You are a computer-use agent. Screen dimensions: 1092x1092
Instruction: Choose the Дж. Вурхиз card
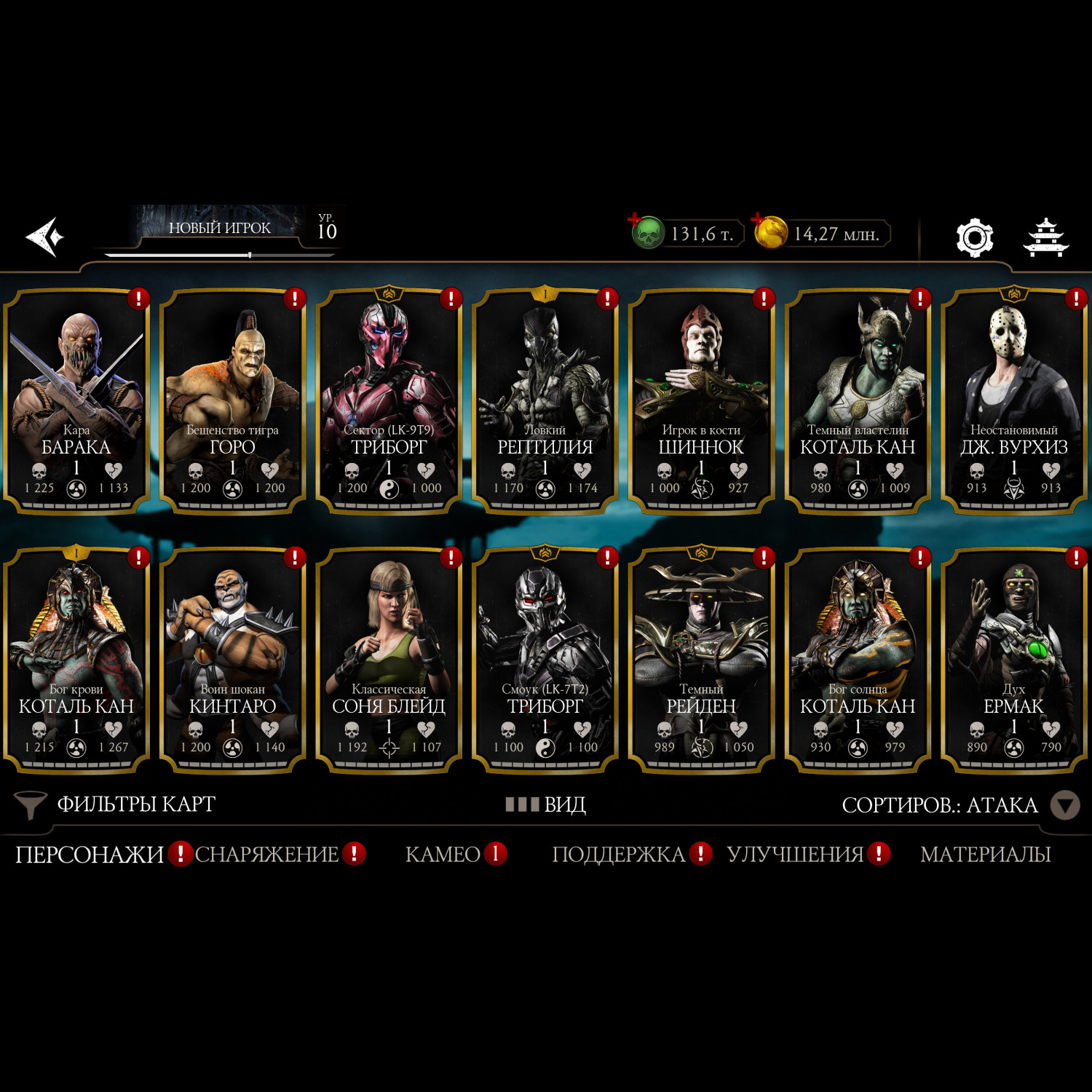[x=1013, y=400]
